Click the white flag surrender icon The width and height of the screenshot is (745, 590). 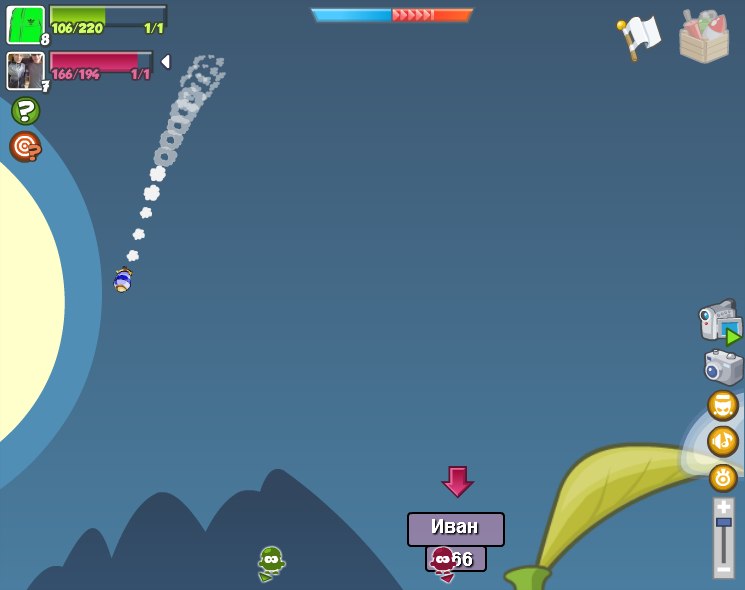click(x=639, y=37)
